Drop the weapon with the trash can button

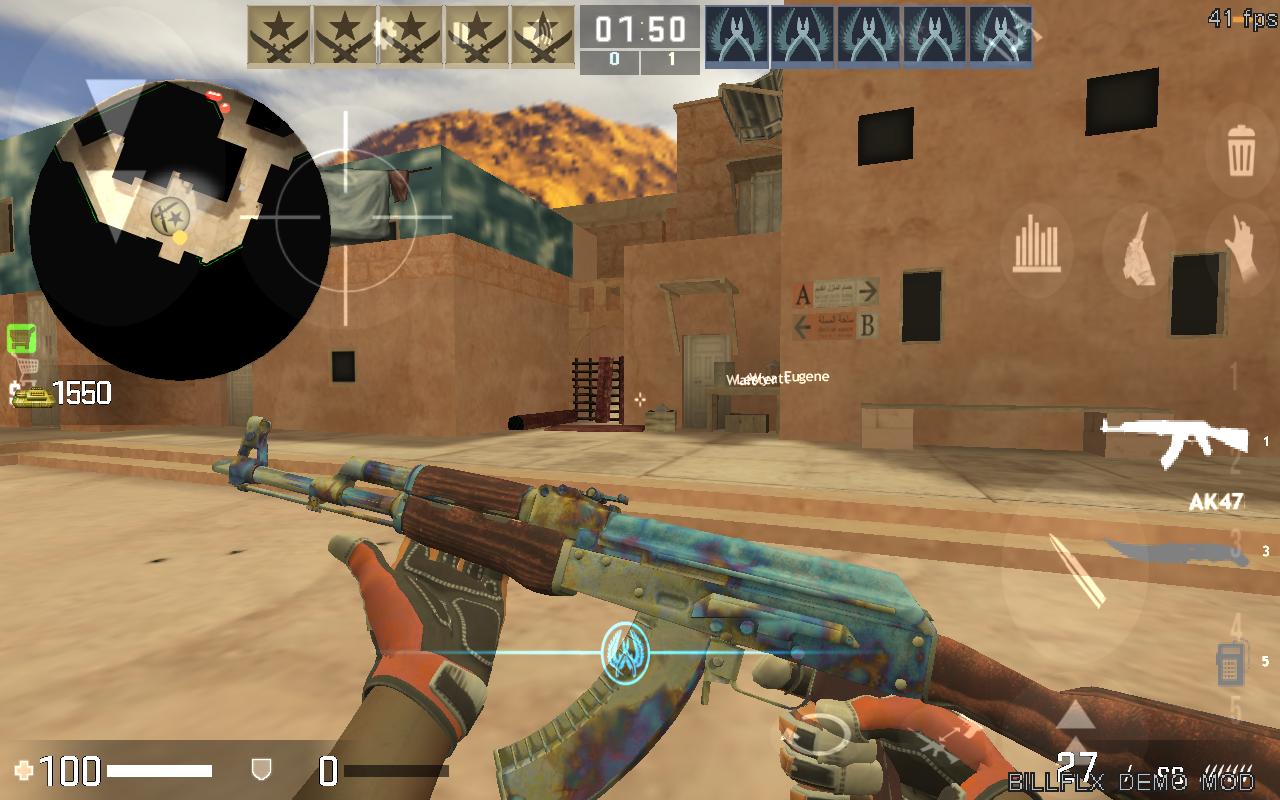pyautogui.click(x=1241, y=151)
